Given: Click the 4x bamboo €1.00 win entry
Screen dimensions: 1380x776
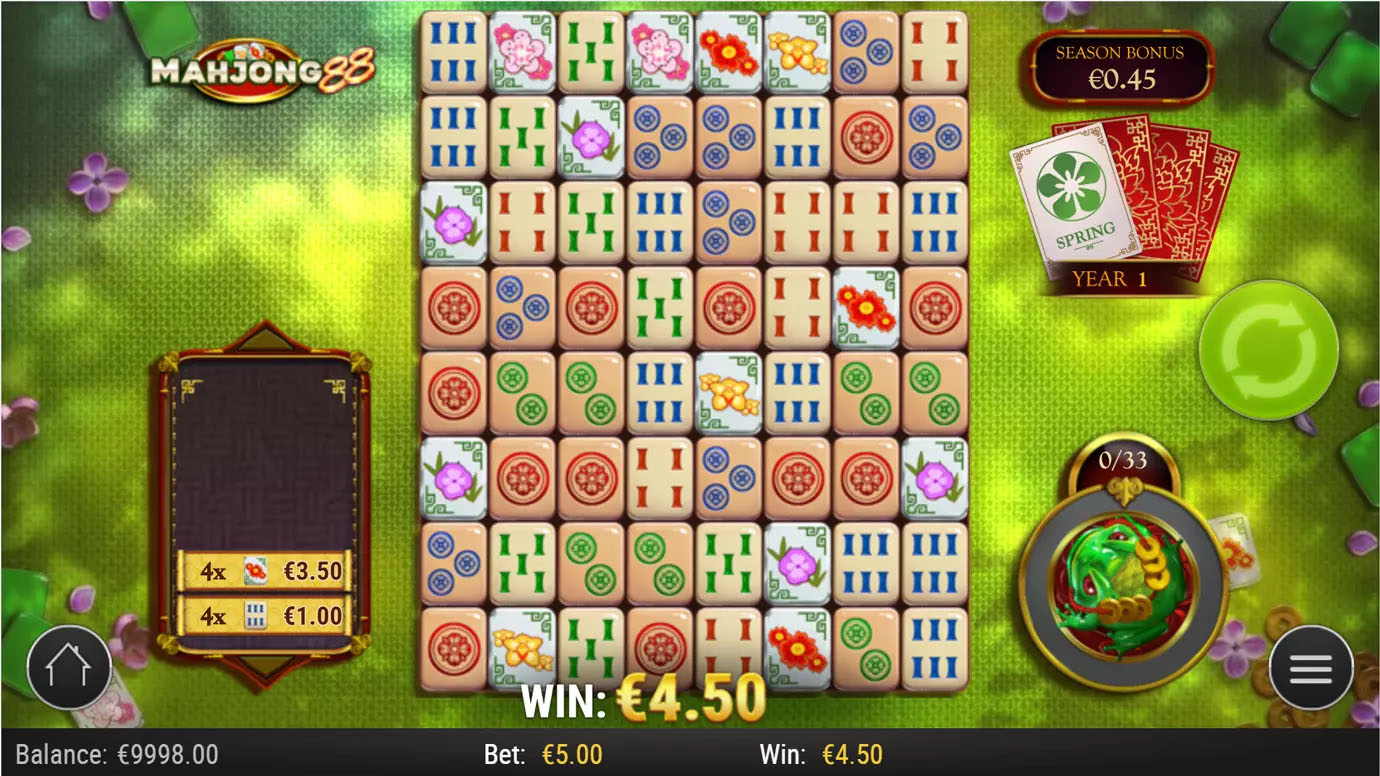Looking at the screenshot, I should click(x=263, y=617).
